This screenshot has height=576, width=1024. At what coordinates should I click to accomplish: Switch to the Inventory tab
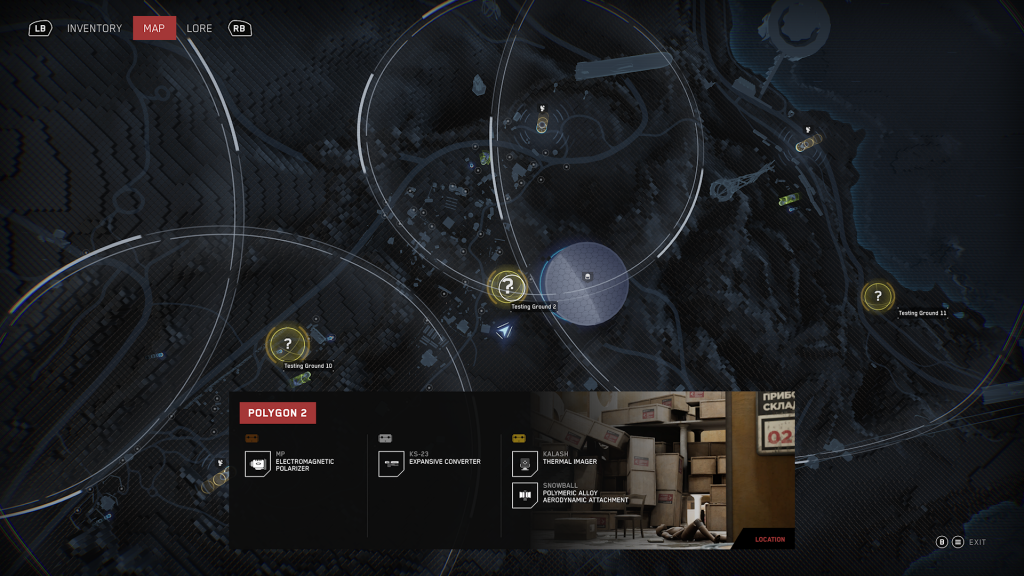click(94, 28)
